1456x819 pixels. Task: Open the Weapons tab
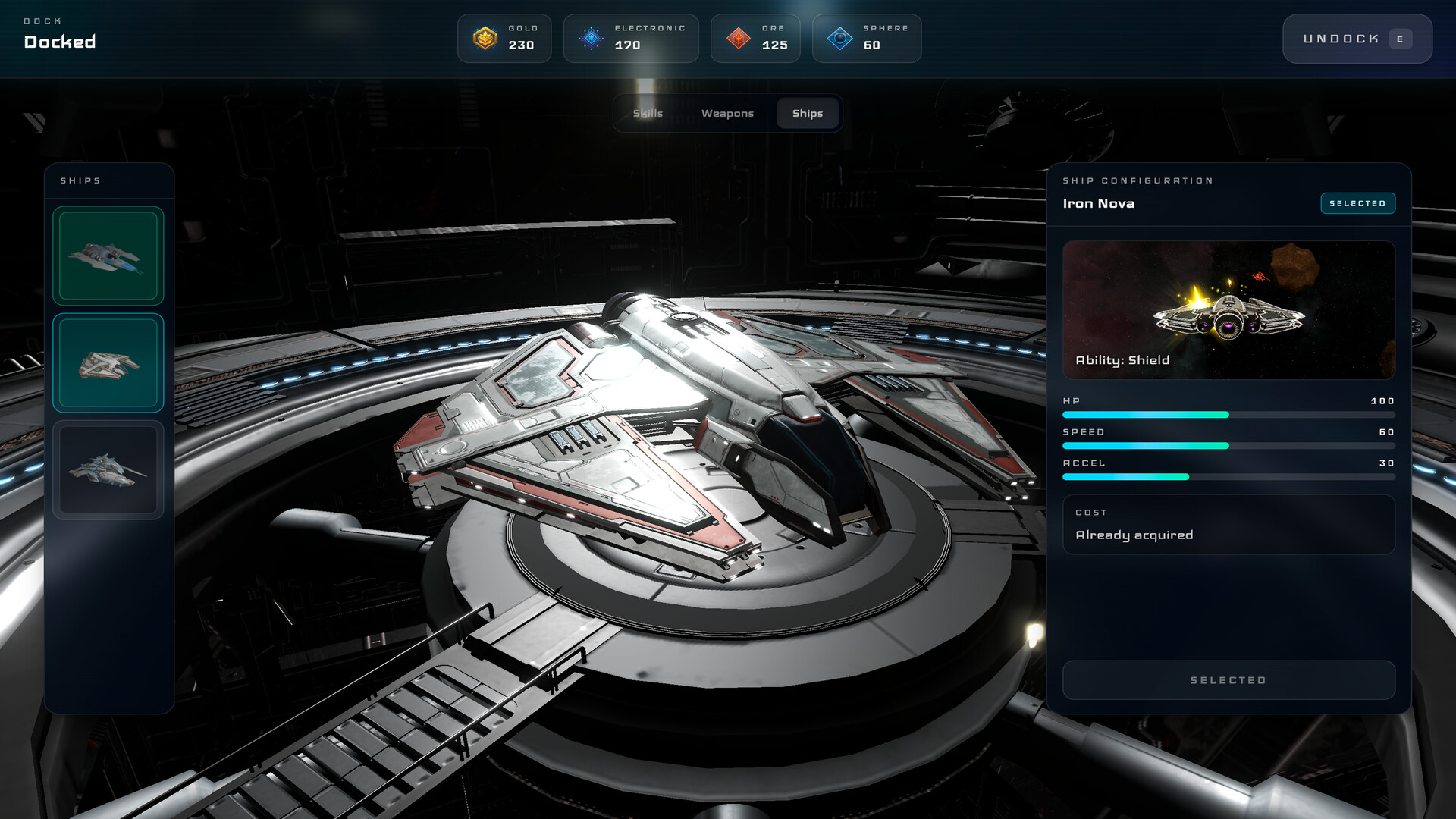727,114
